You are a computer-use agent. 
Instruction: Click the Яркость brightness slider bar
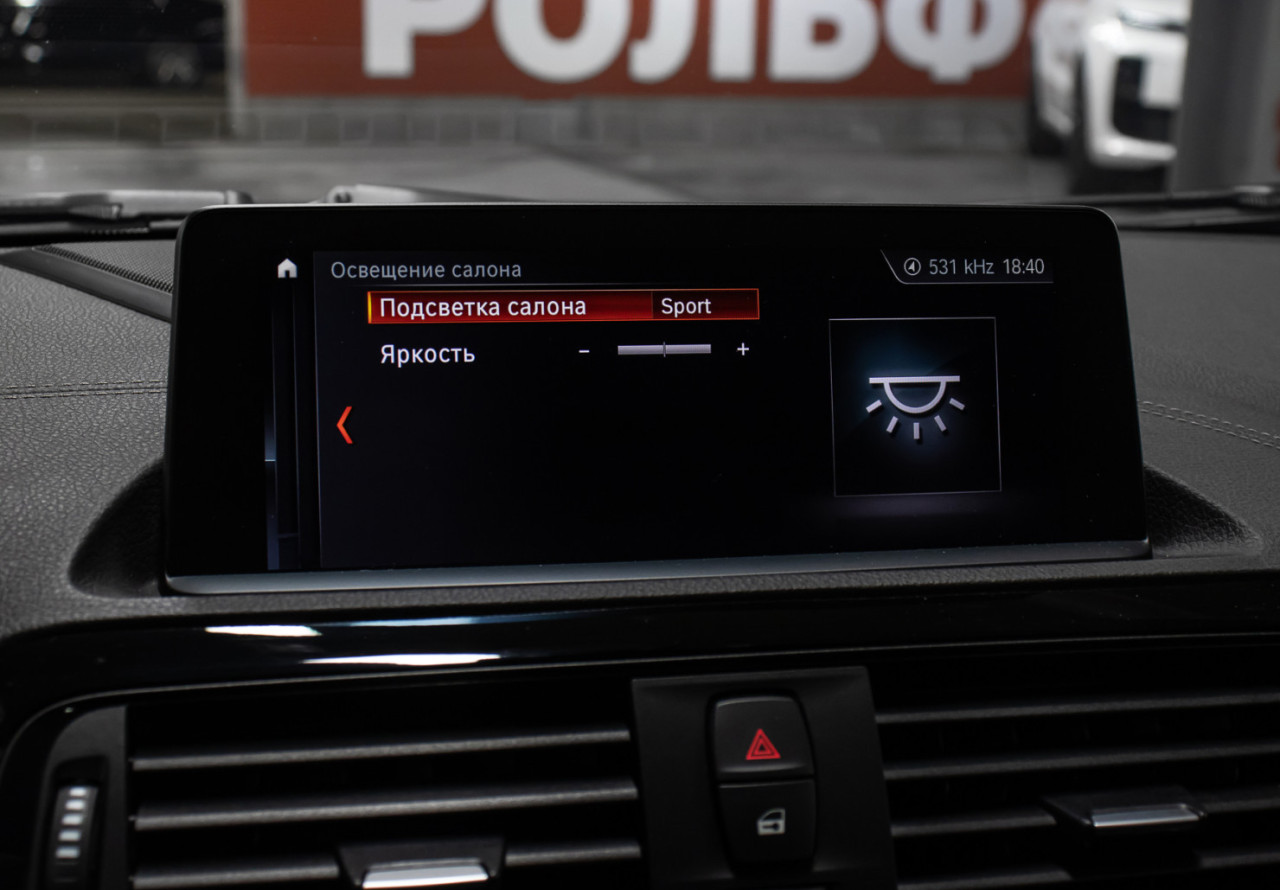(664, 349)
